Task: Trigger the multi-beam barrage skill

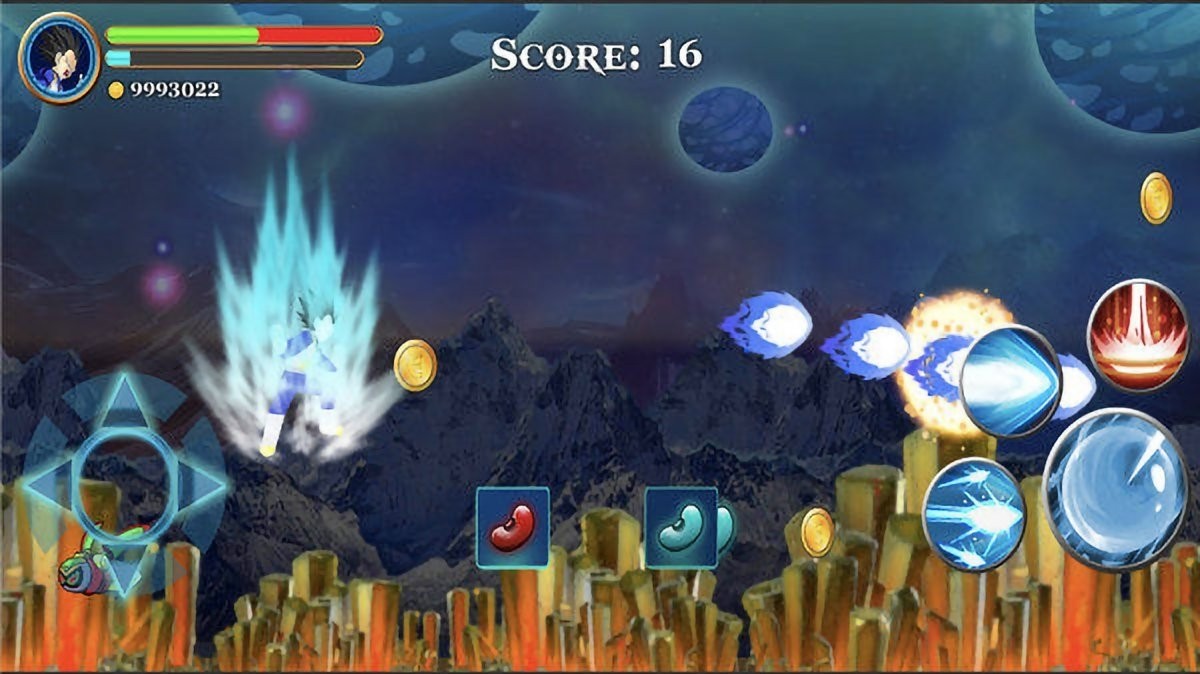Action: coord(973,514)
